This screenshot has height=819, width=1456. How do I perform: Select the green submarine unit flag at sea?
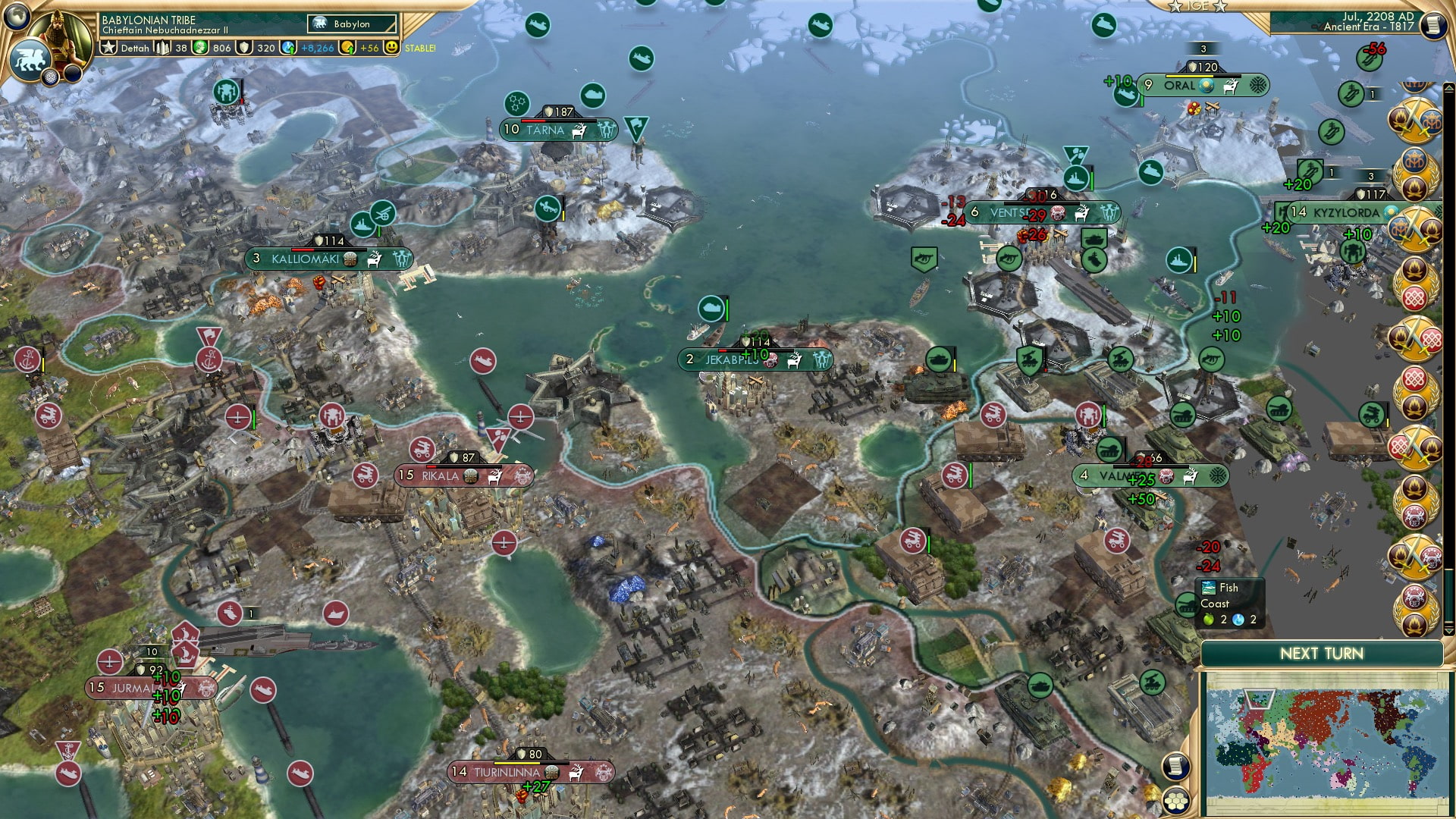[x=711, y=308]
